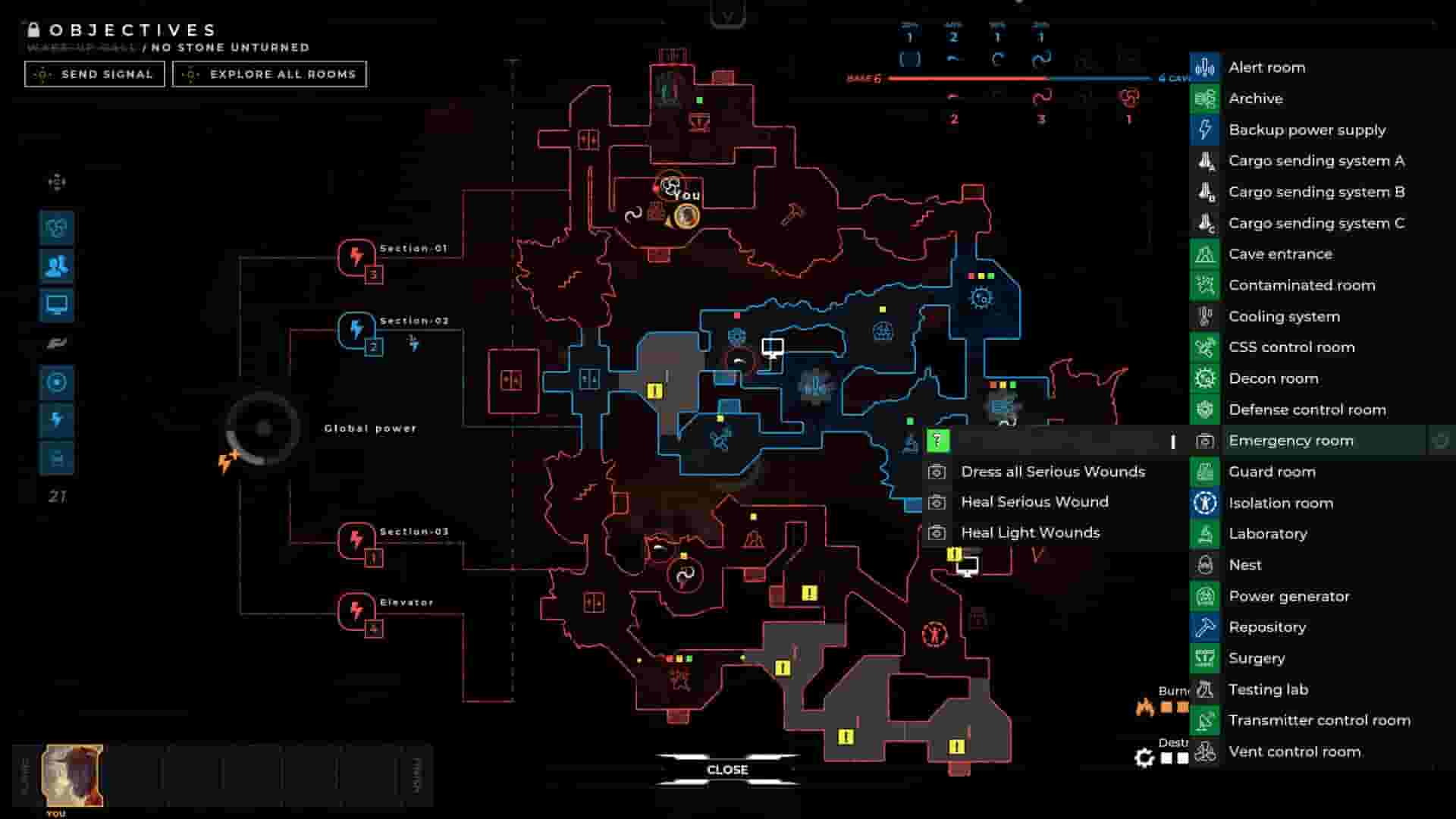Click the Nest icon in the room legend

point(1204,565)
